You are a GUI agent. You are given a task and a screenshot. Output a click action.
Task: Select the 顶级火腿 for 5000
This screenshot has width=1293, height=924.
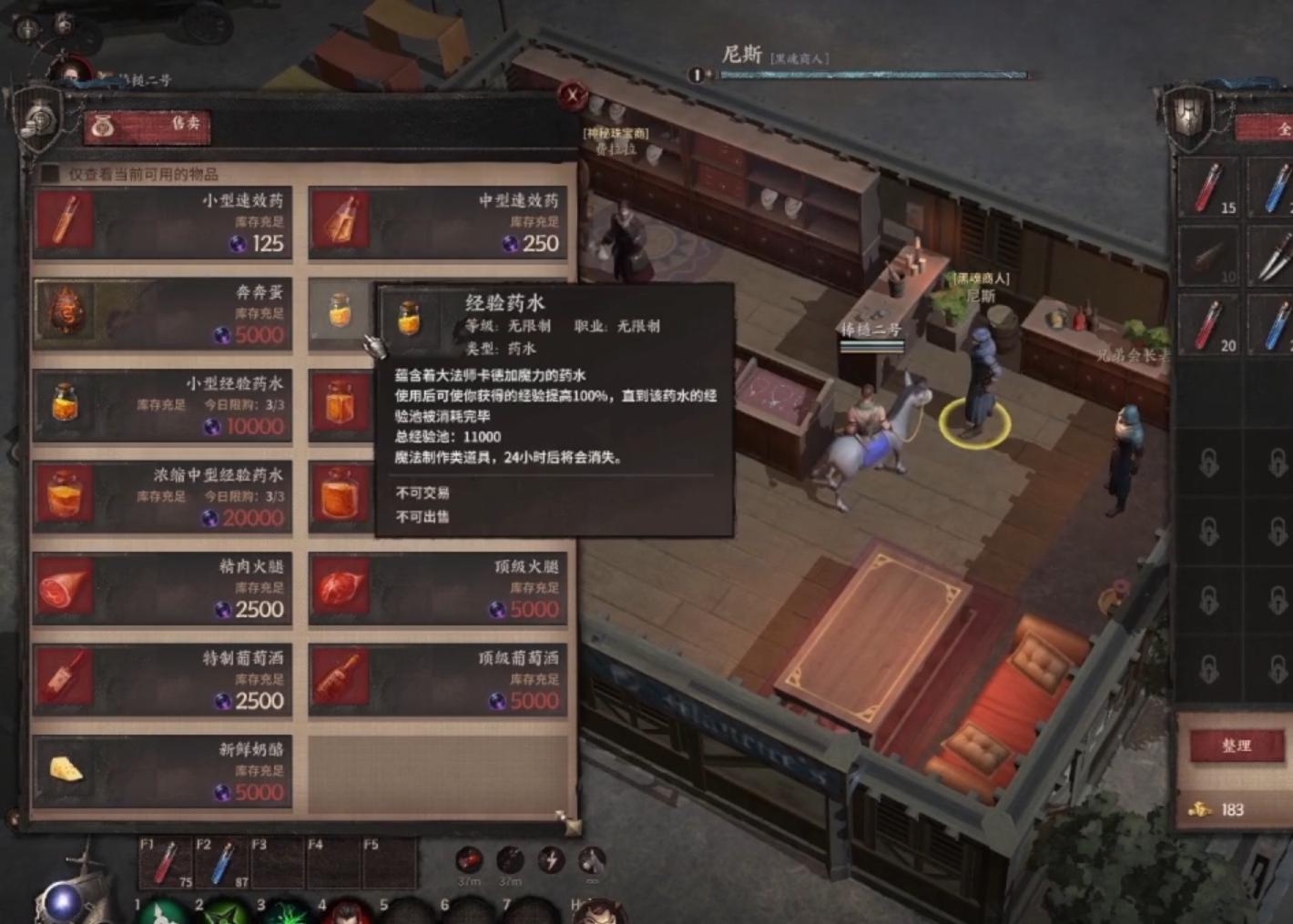(x=437, y=589)
